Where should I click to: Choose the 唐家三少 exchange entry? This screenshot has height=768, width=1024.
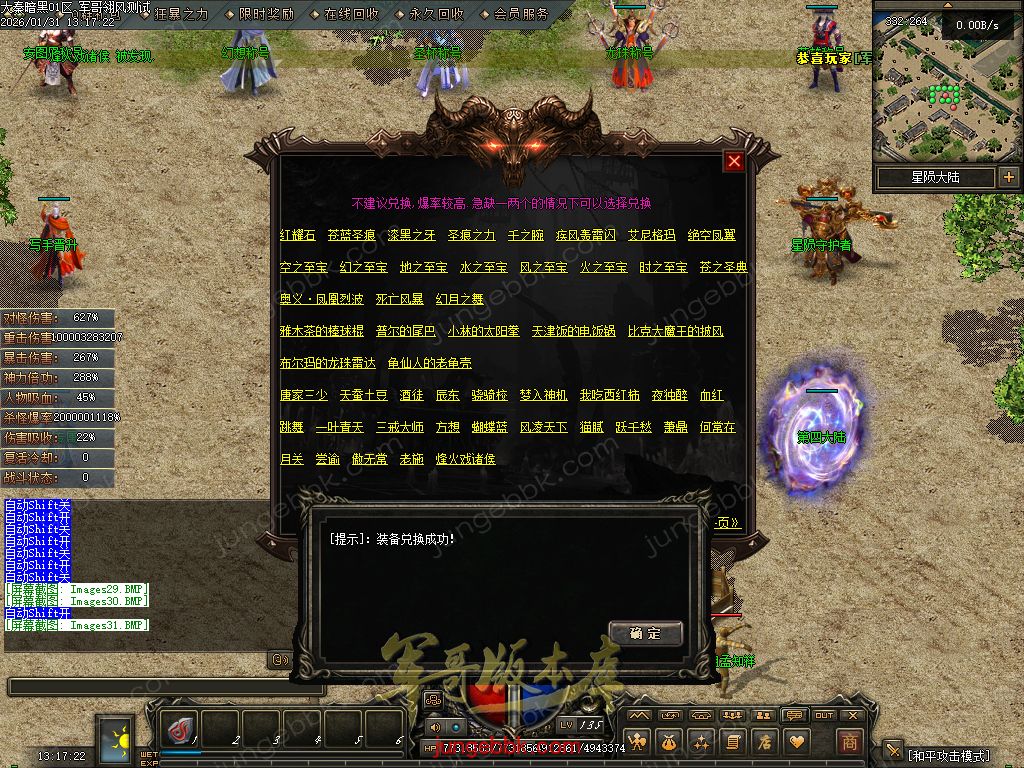pyautogui.click(x=303, y=395)
